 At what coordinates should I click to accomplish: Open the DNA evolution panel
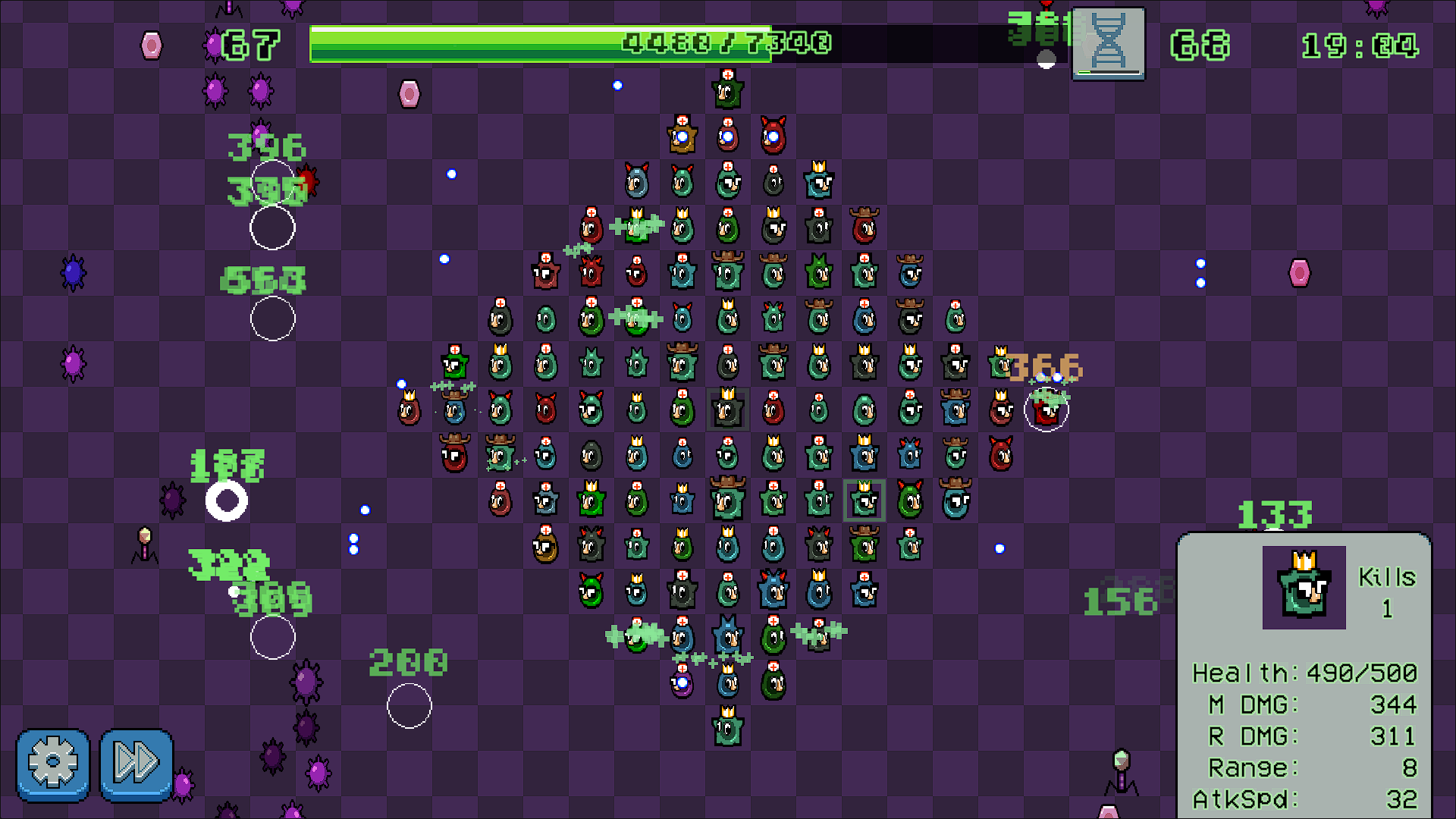1107,43
